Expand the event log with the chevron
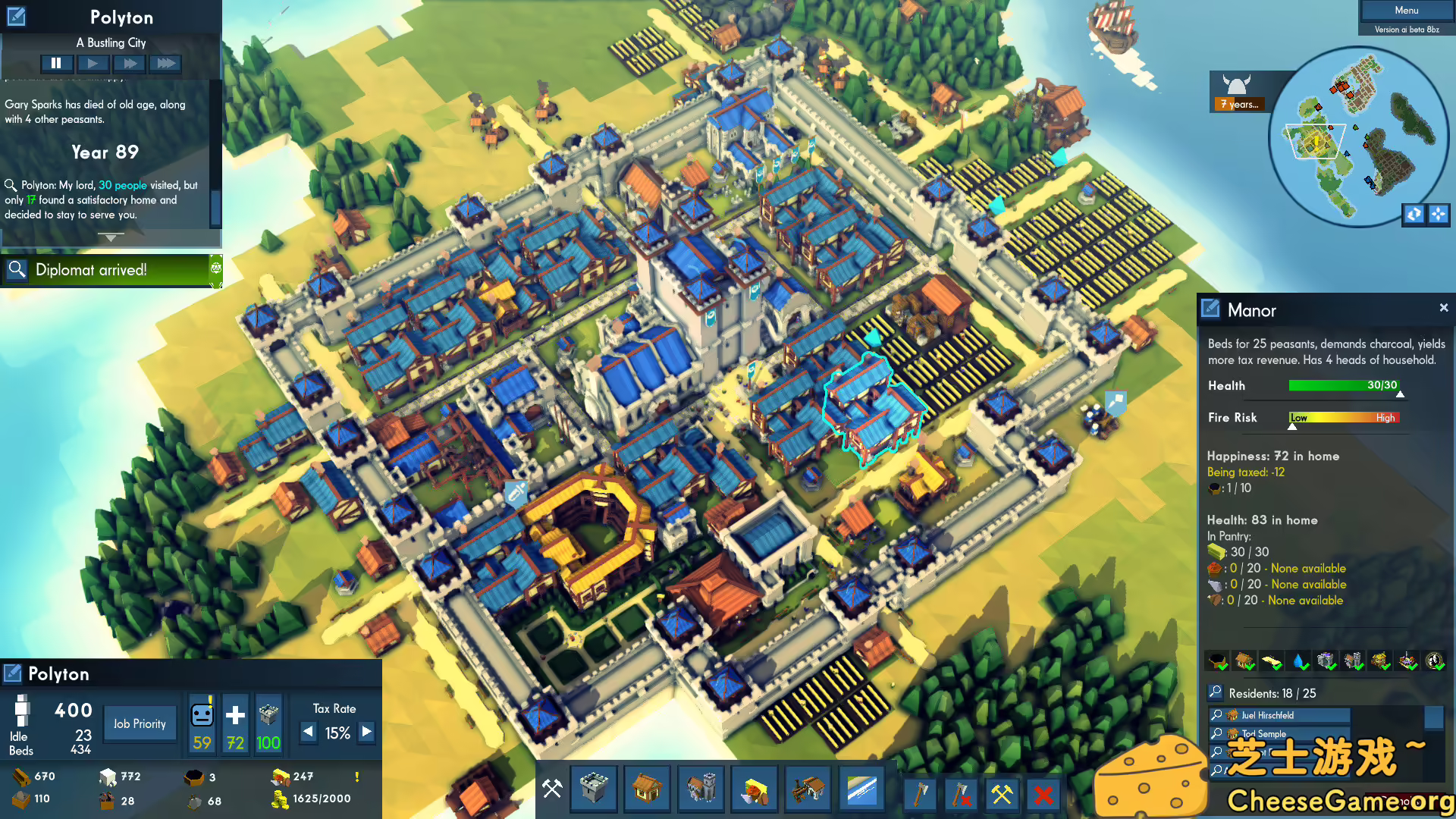The height and width of the screenshot is (819, 1456). (111, 237)
